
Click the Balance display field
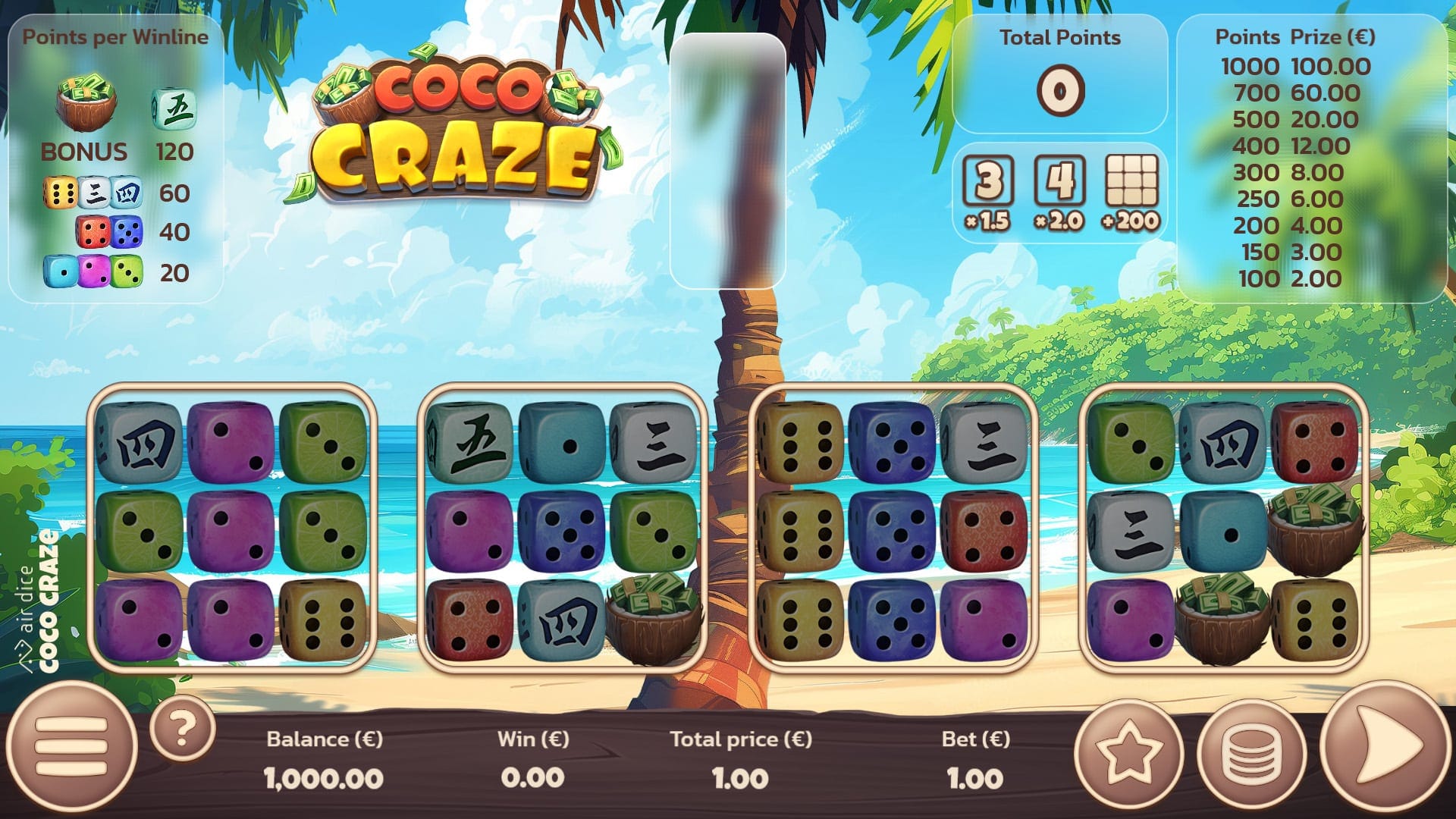tap(324, 758)
